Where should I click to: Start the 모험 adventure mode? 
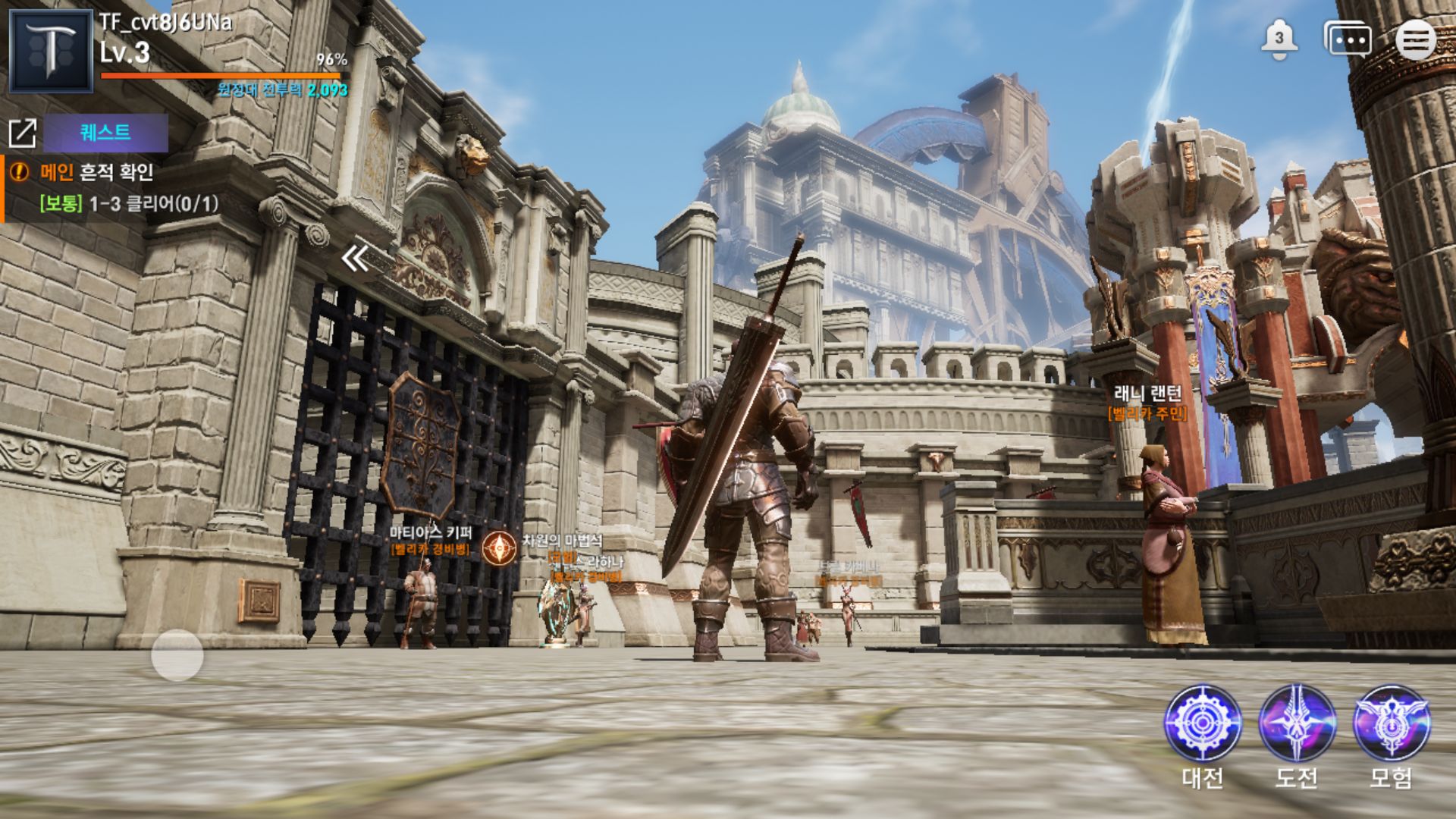[x=1392, y=724]
